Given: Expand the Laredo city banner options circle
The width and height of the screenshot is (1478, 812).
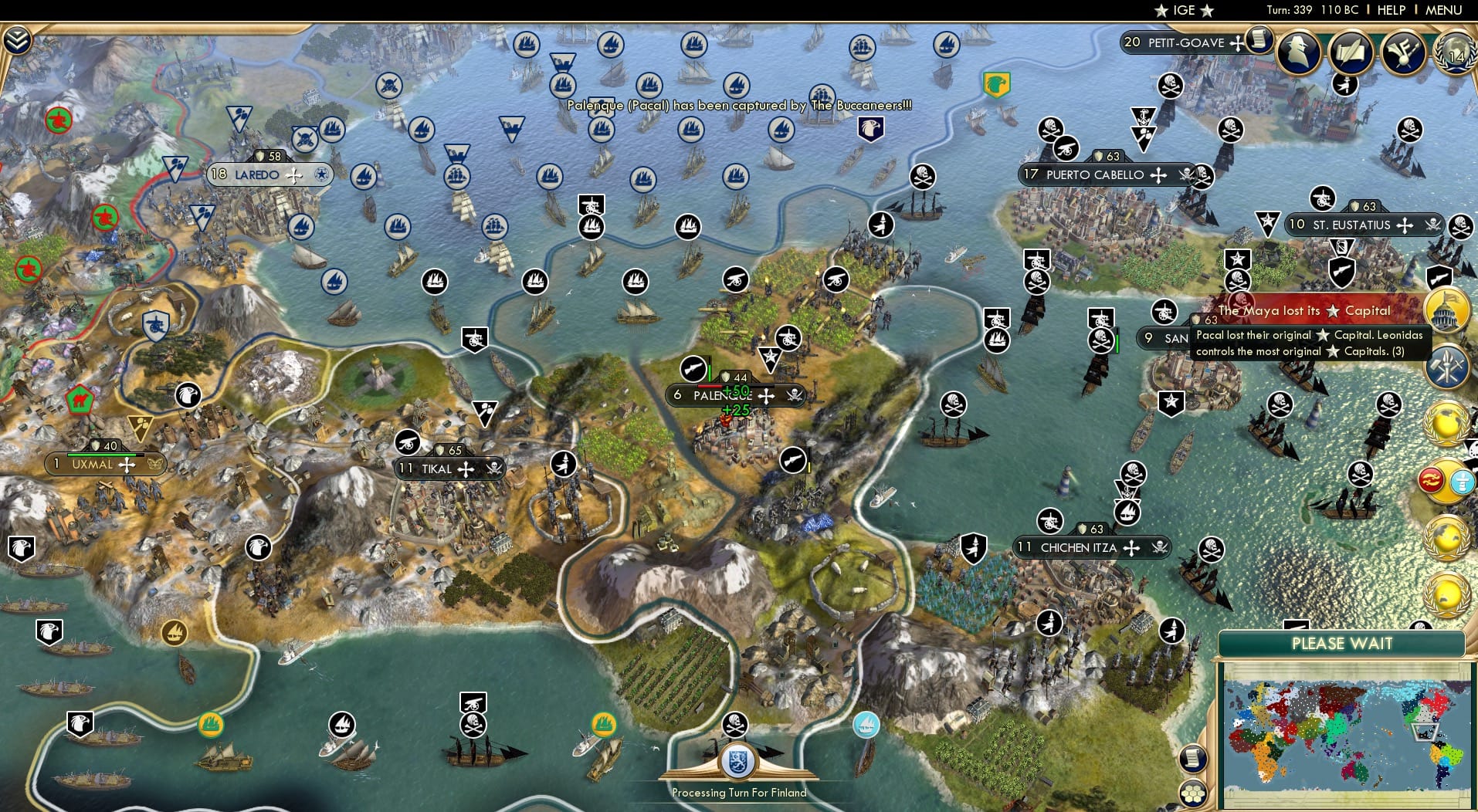Looking at the screenshot, I should 322,175.
